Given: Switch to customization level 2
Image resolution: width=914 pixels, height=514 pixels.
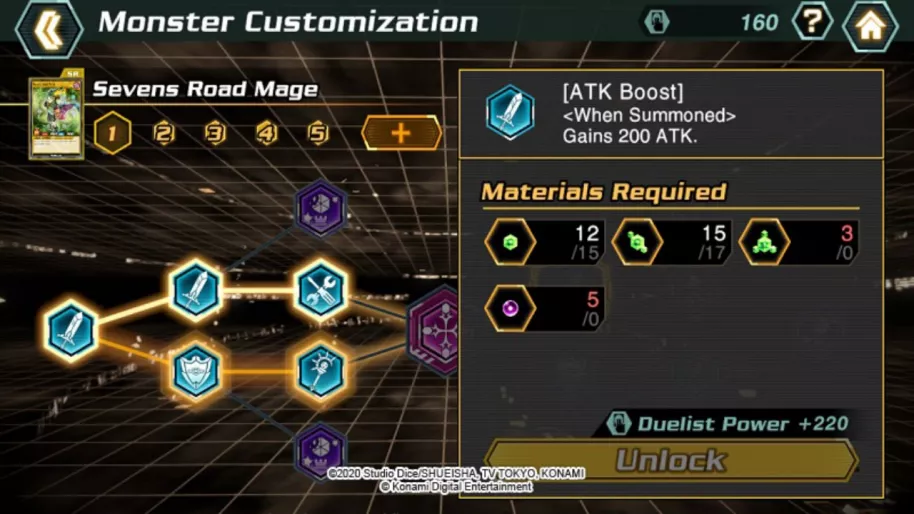Looking at the screenshot, I should click(164, 133).
